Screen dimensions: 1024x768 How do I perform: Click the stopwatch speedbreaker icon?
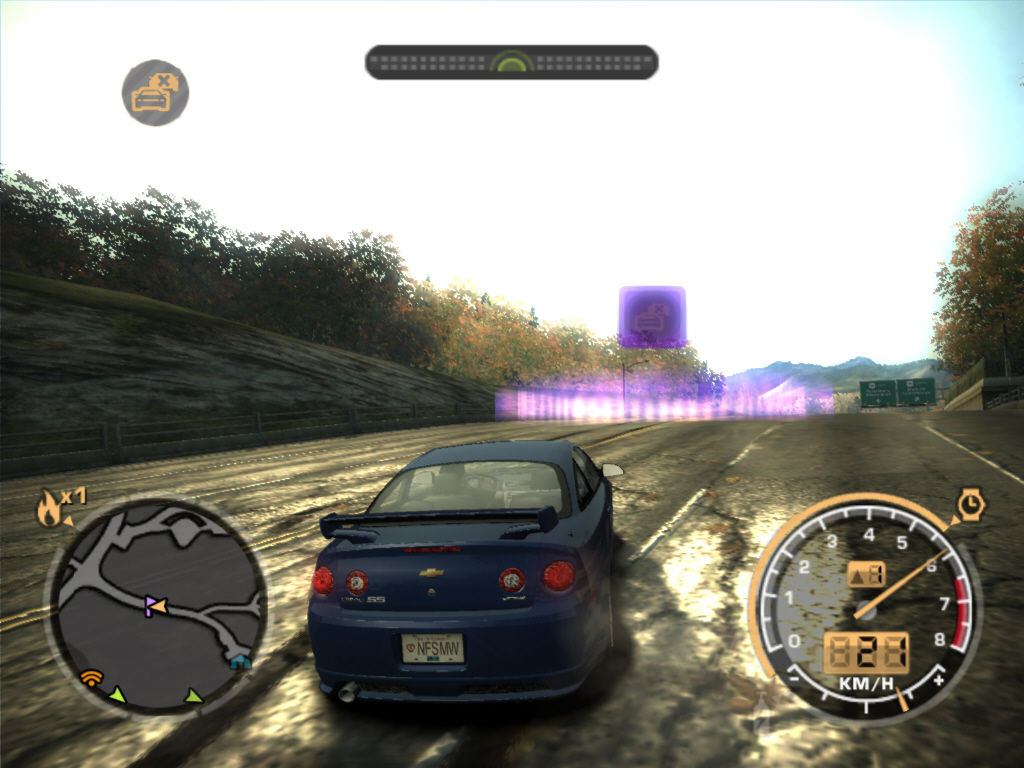pyautogui.click(x=969, y=505)
